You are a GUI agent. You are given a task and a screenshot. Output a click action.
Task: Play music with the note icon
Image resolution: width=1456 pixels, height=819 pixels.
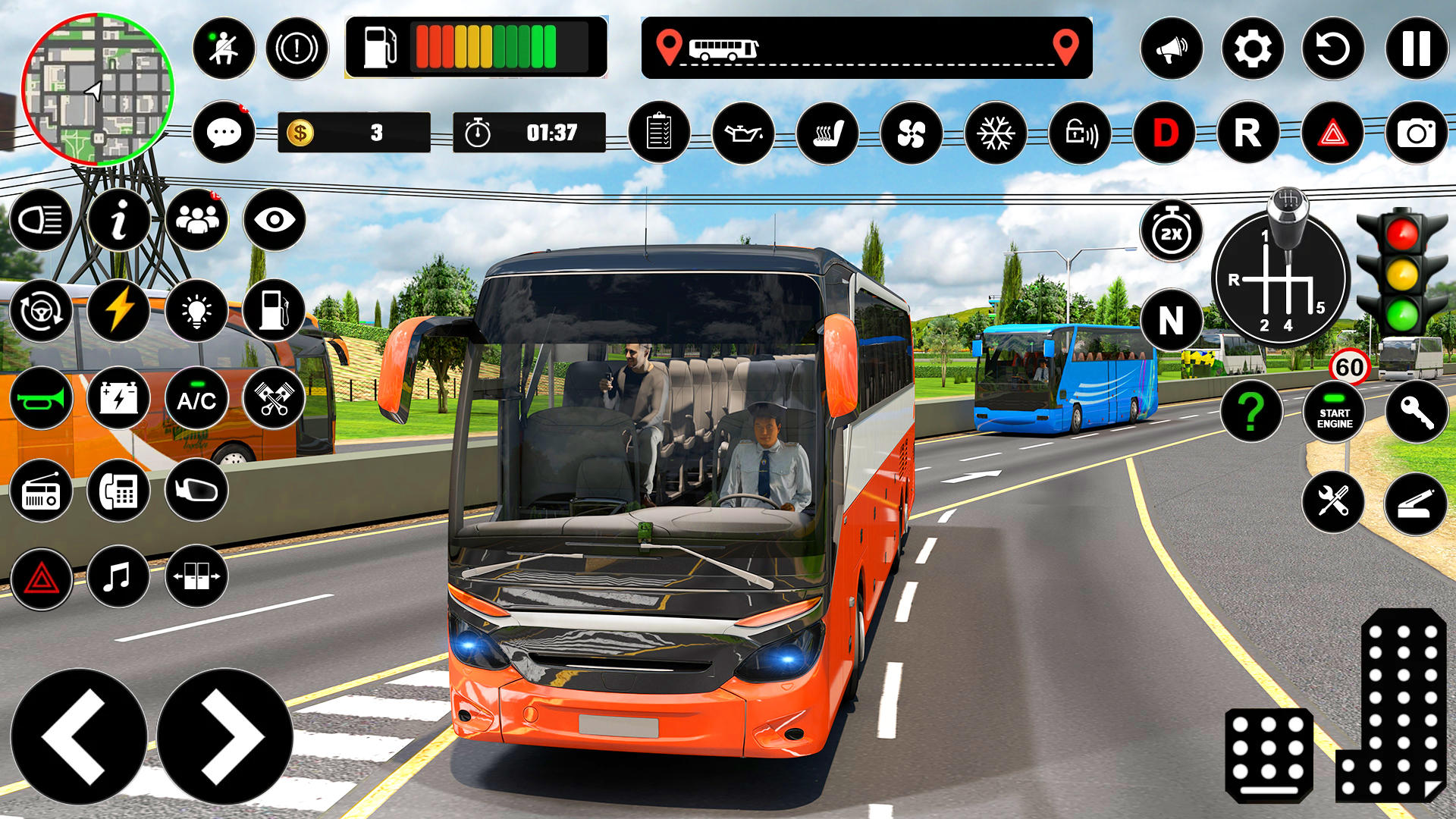(118, 578)
